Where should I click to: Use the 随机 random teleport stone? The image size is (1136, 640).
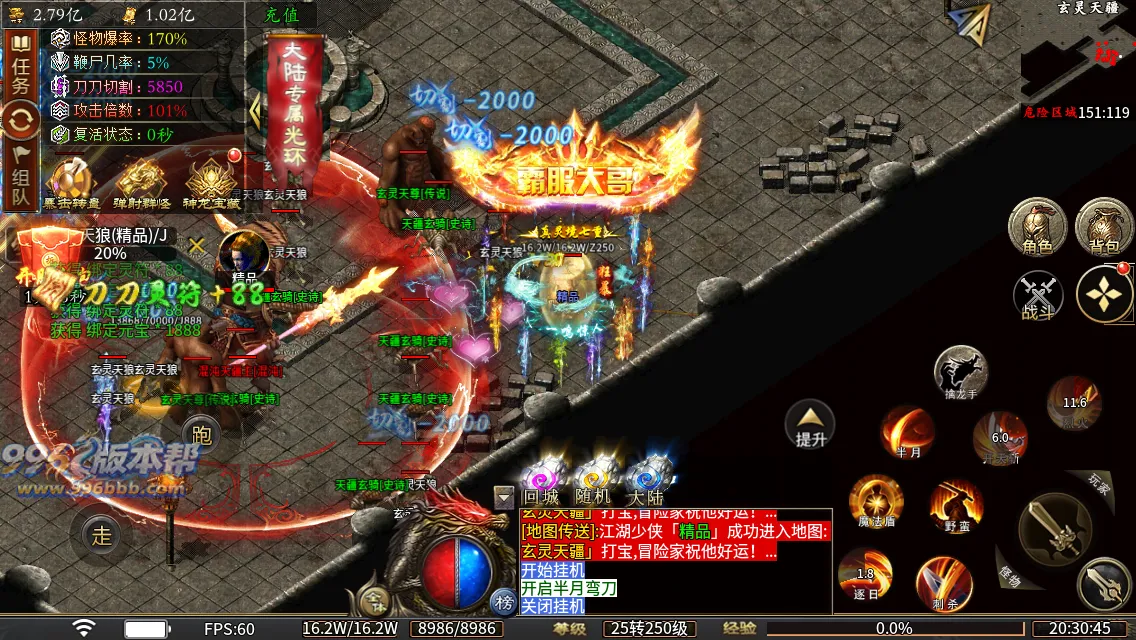(593, 478)
